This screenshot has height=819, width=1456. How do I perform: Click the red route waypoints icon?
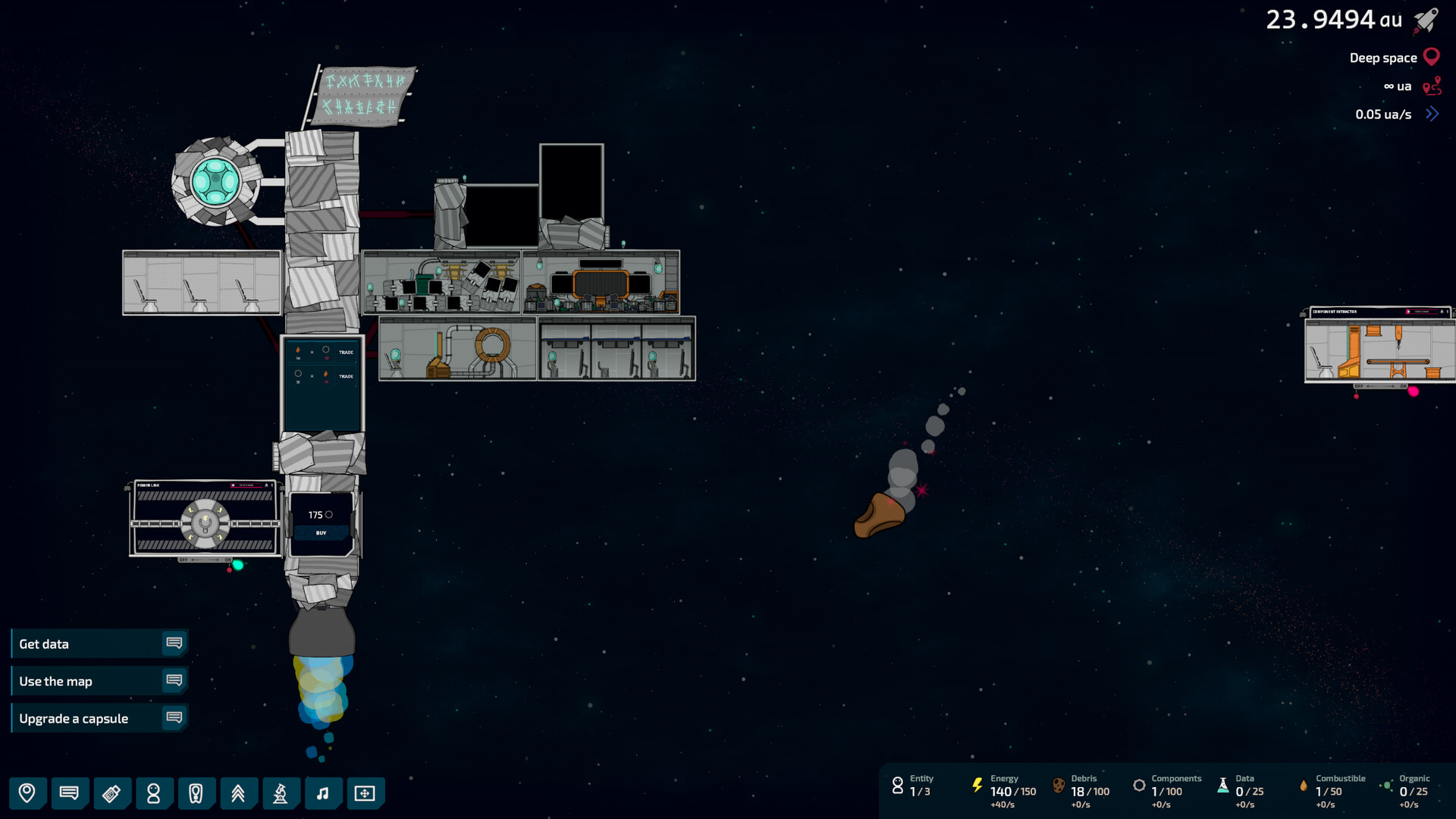(x=1432, y=86)
